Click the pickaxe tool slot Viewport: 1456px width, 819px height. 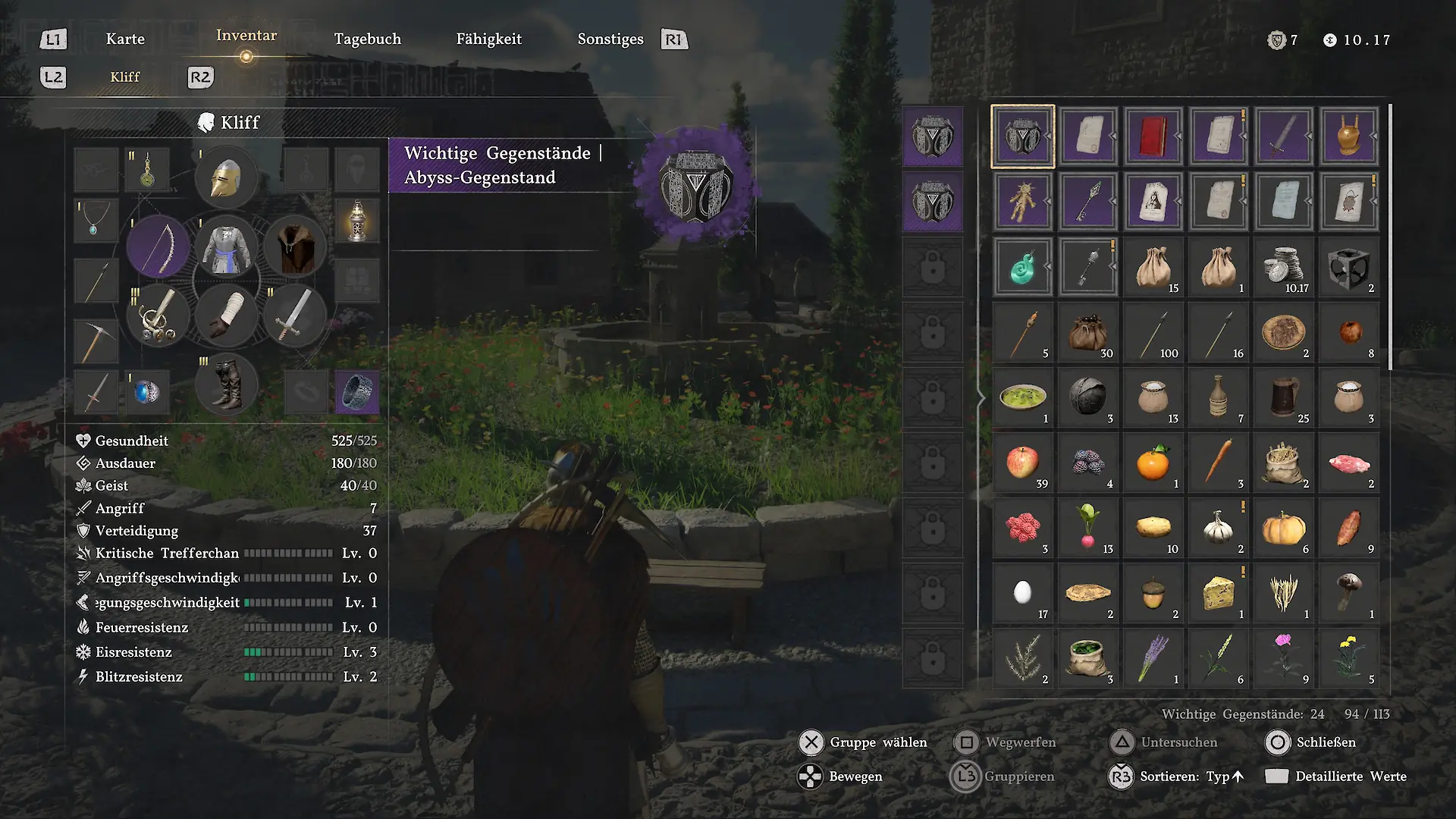click(96, 340)
